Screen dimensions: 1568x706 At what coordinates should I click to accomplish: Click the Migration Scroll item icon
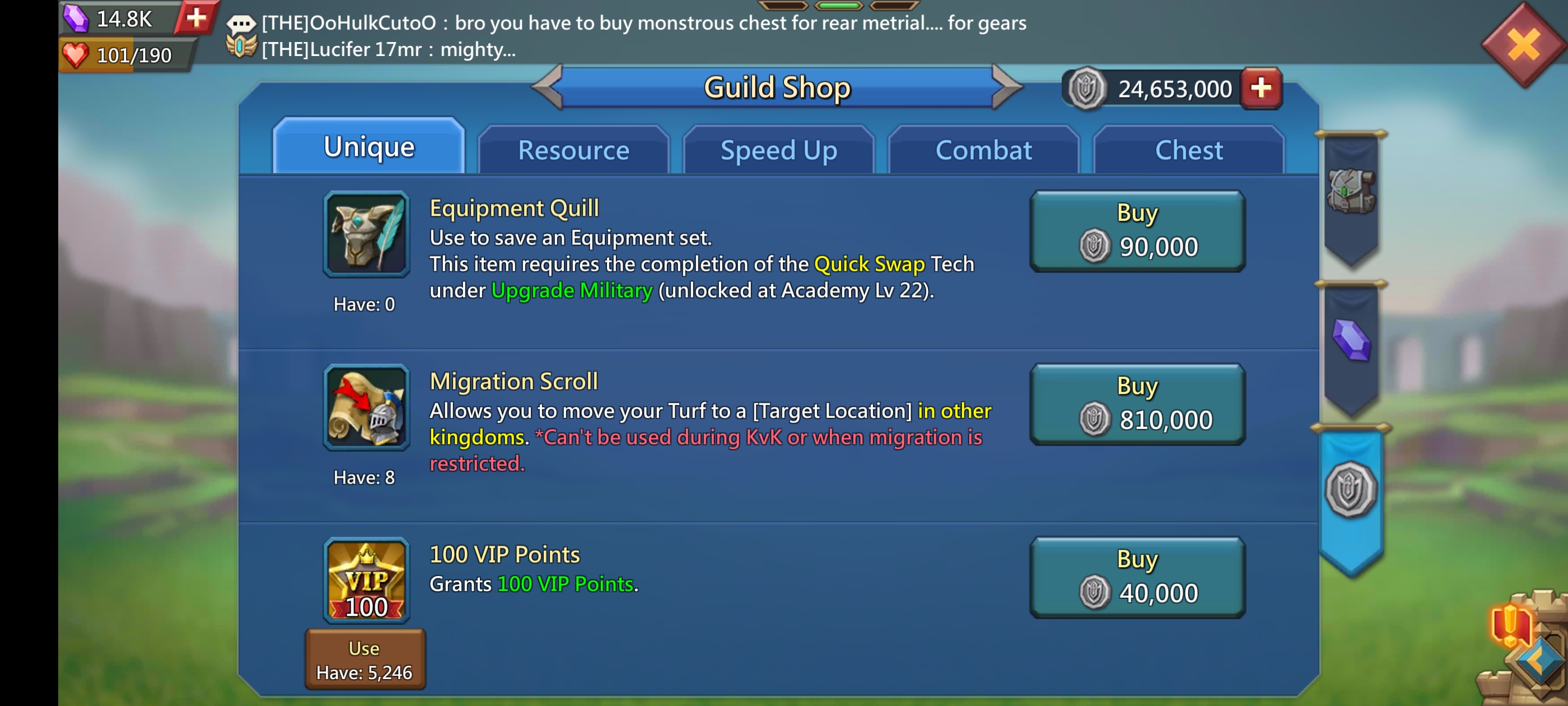point(366,407)
